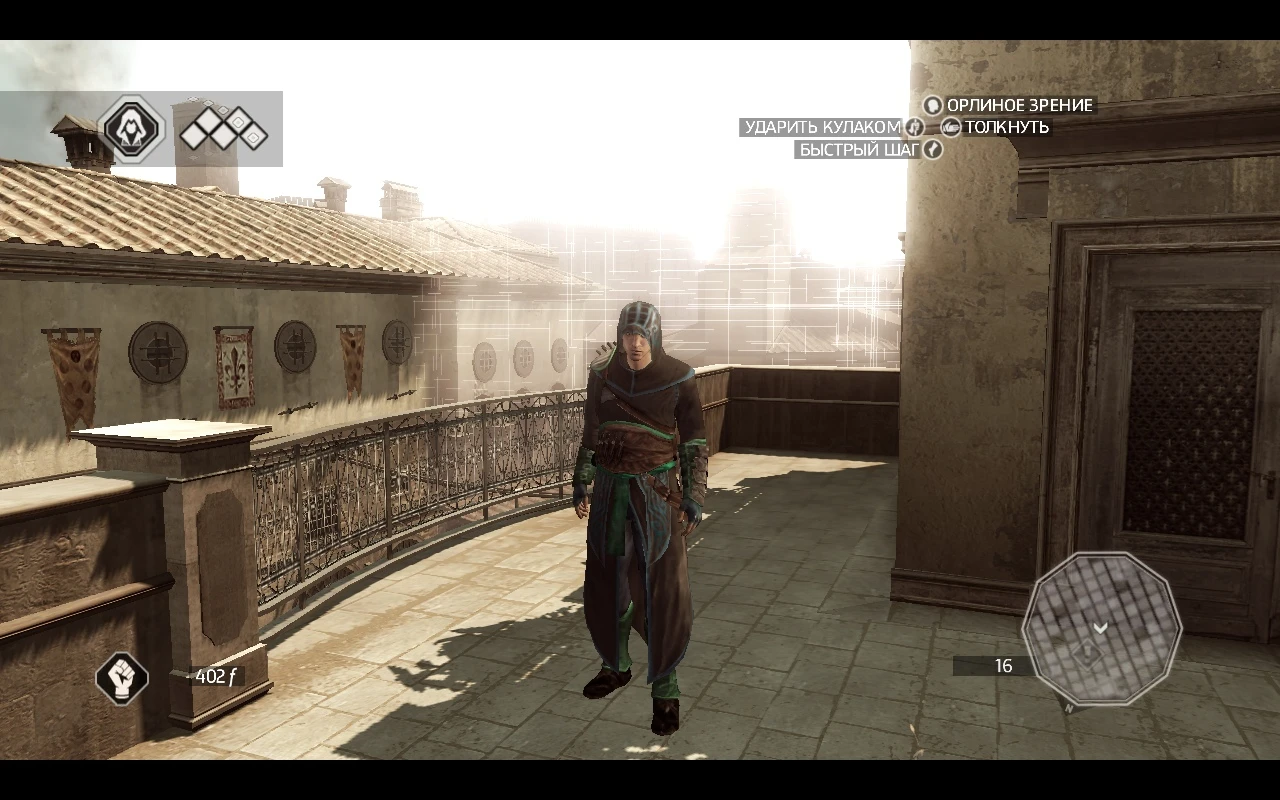The width and height of the screenshot is (1280, 800).
Task: Click the button glyph beside БЫСТРЫЙ ШАГ
Action: [x=931, y=148]
